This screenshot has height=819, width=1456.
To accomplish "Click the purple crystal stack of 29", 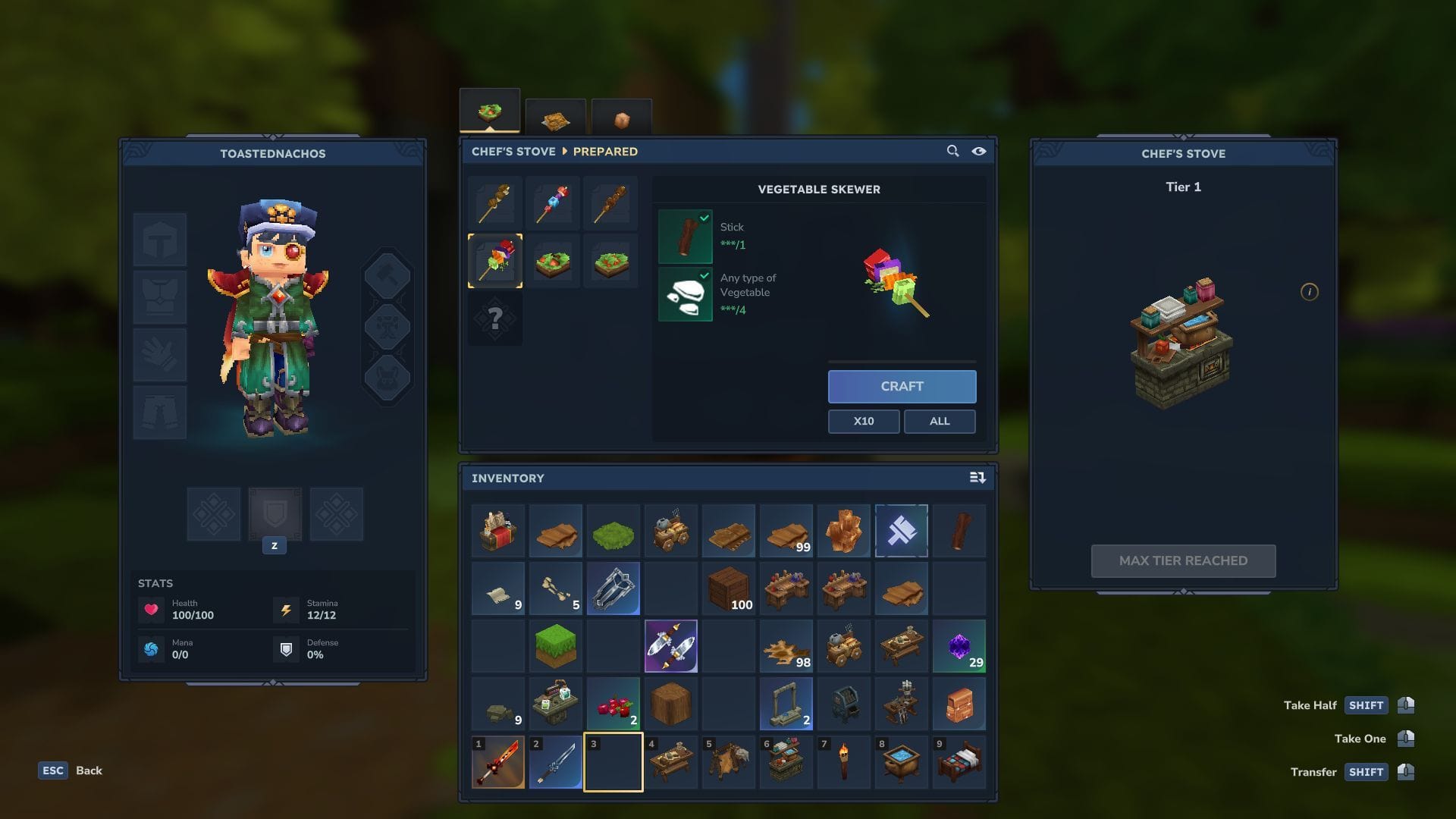I will 959,646.
